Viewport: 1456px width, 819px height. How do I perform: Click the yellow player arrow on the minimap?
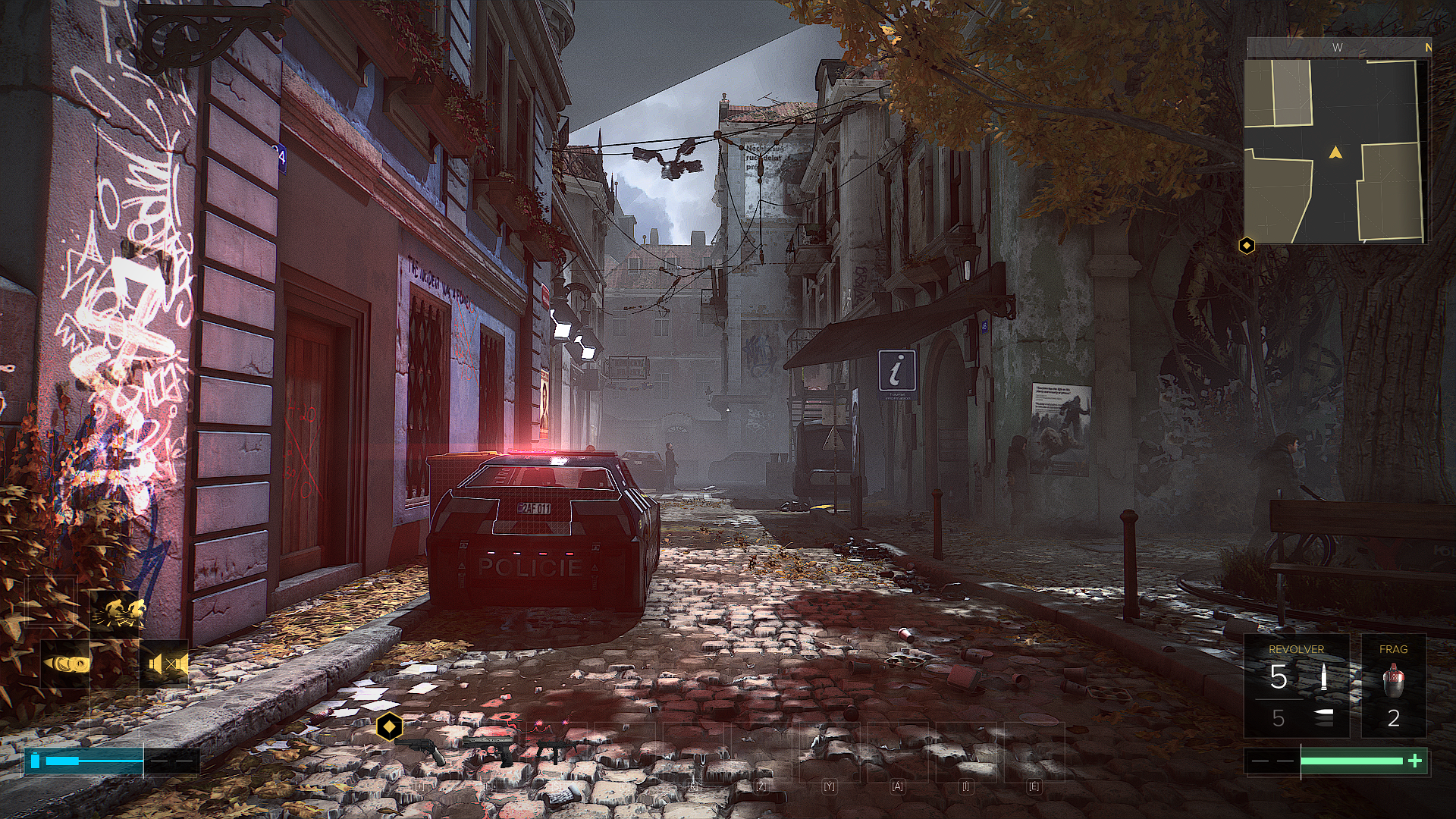(x=1335, y=153)
